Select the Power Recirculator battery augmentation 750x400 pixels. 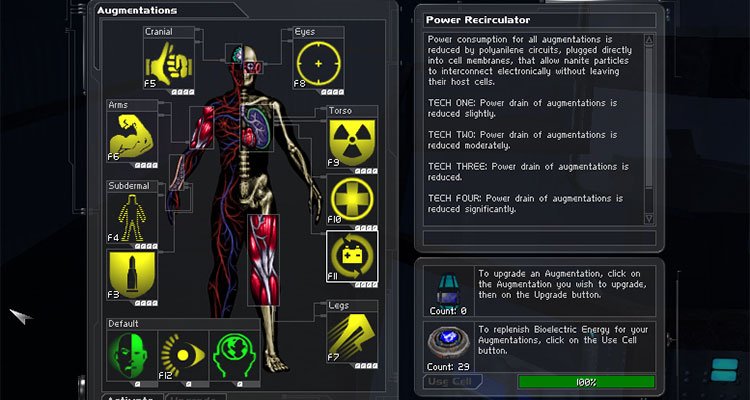click(353, 257)
